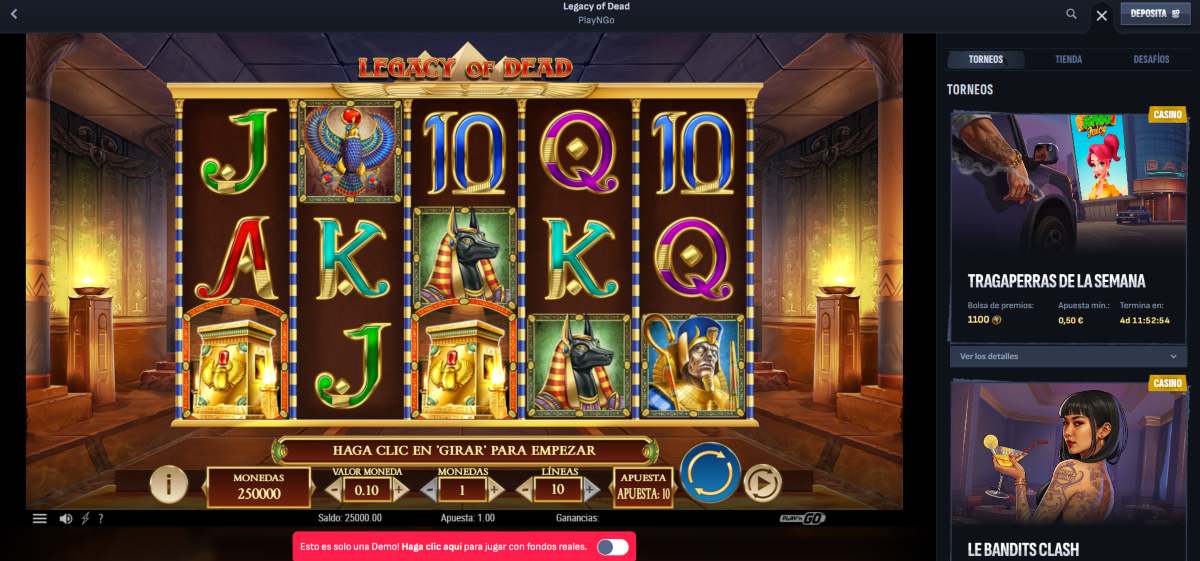
Task: Spin the reels with the blue circular button
Action: (x=710, y=472)
